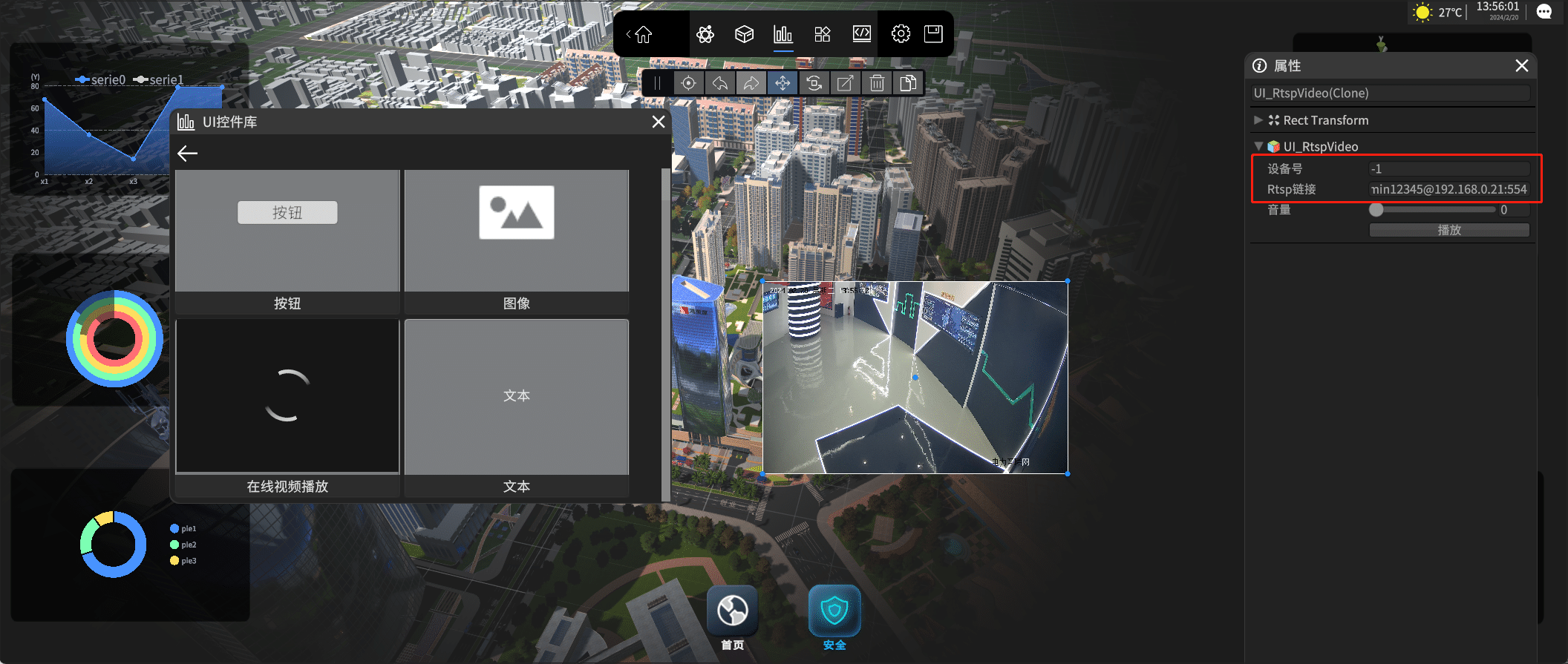
Task: Open the settings gear in the top toolbar
Action: (x=901, y=34)
